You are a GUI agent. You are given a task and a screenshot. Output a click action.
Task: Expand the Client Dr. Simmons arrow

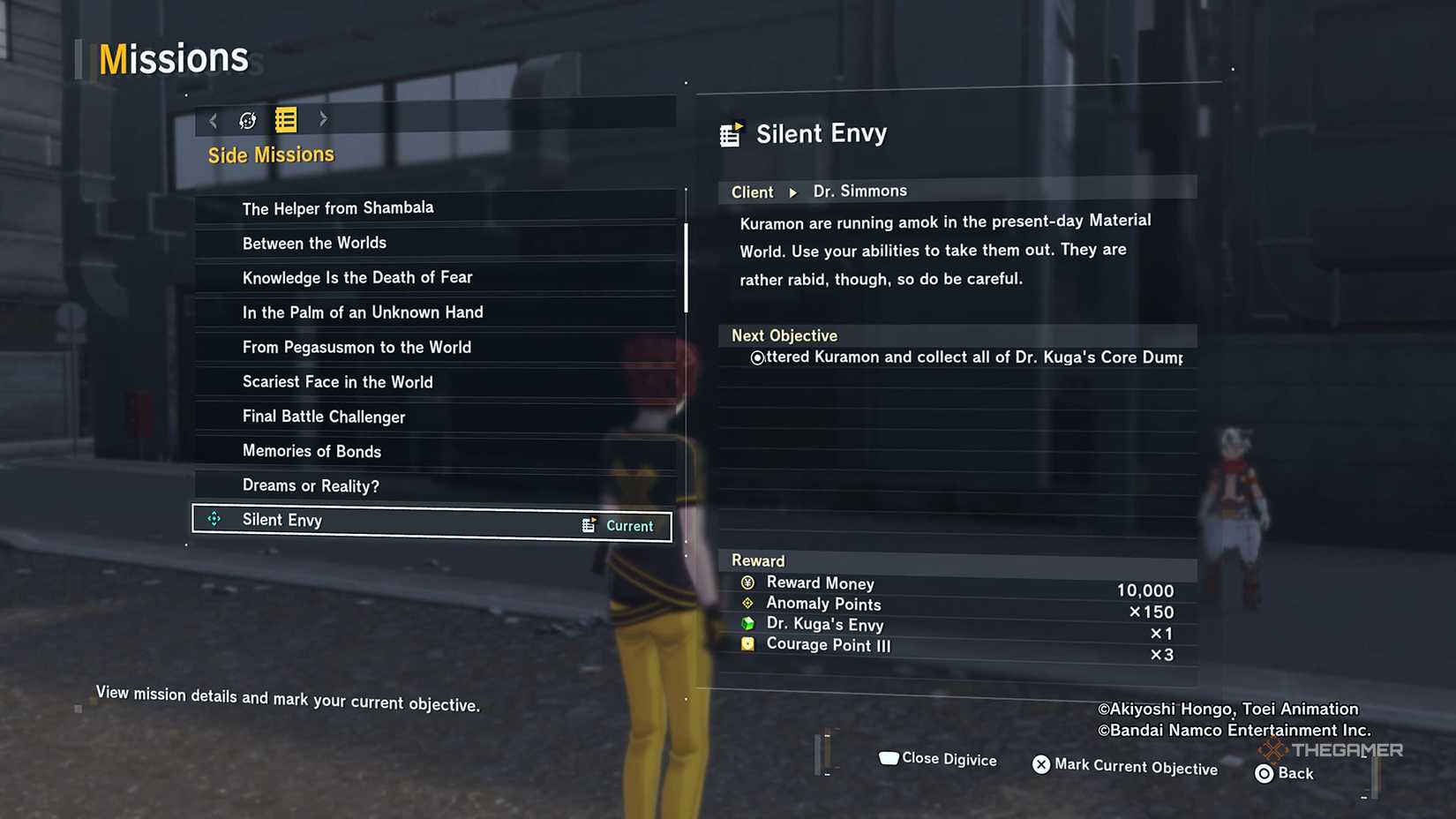(x=792, y=192)
